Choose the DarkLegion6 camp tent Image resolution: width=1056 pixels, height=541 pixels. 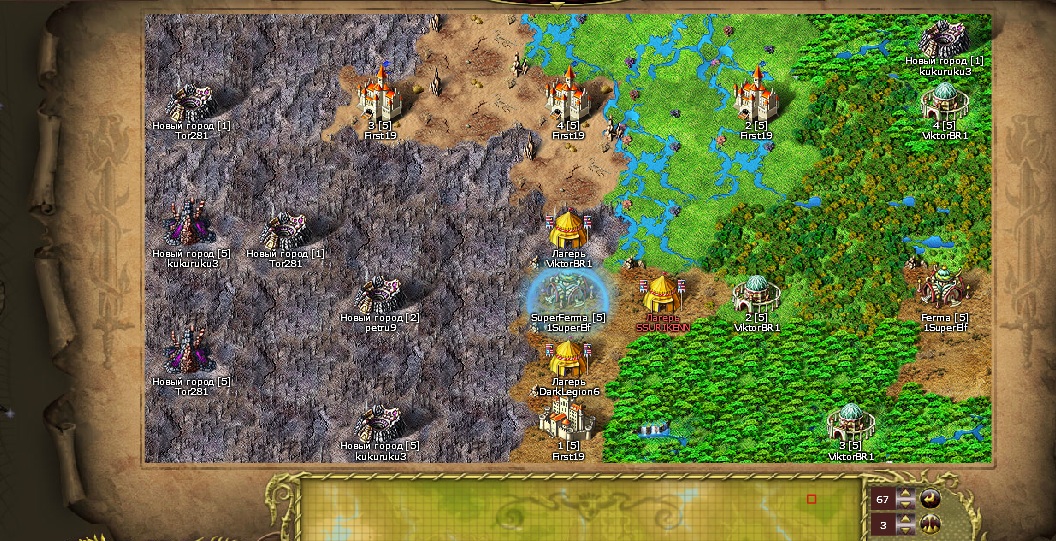568,360
